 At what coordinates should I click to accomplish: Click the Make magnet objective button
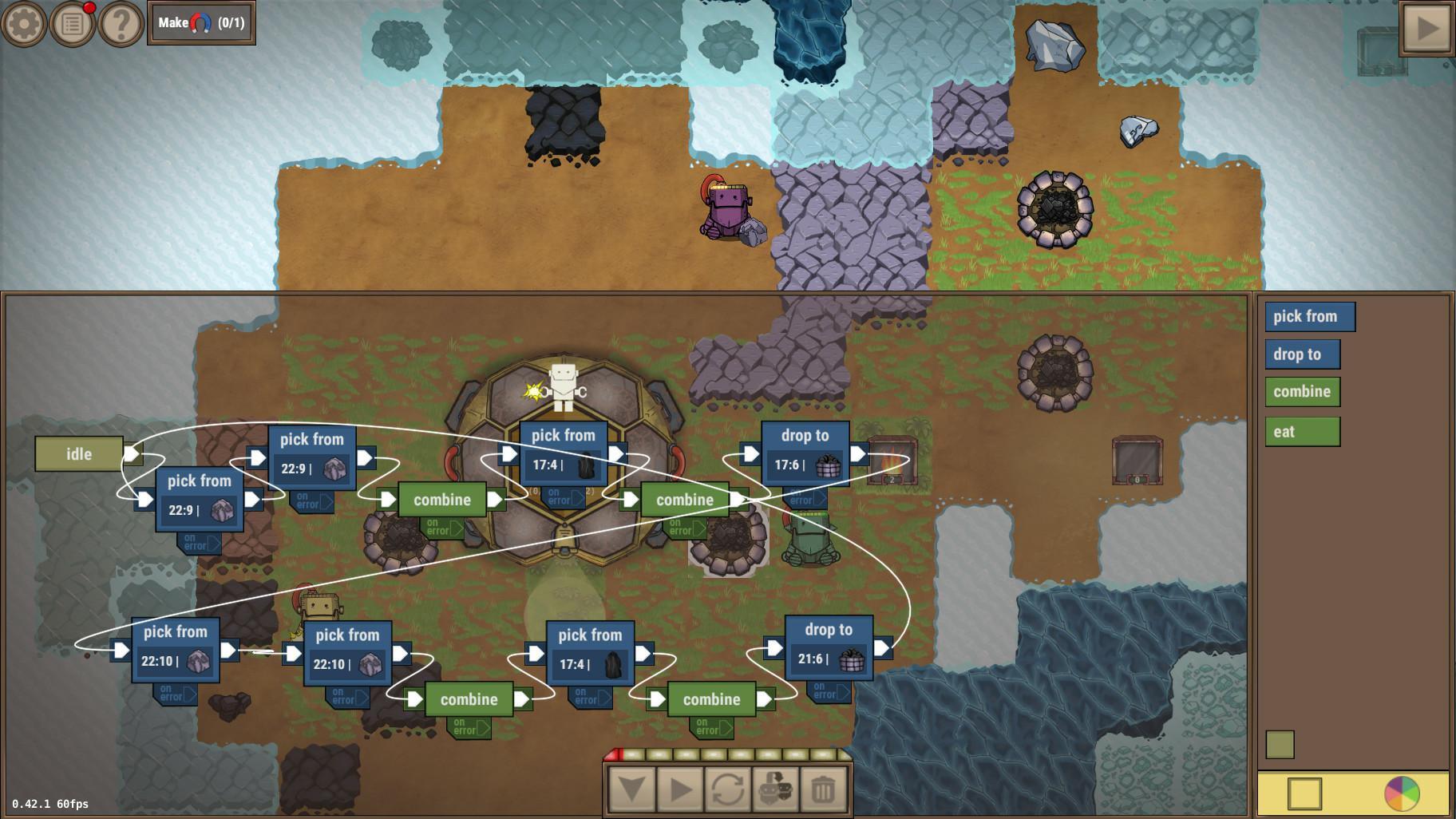(200, 23)
